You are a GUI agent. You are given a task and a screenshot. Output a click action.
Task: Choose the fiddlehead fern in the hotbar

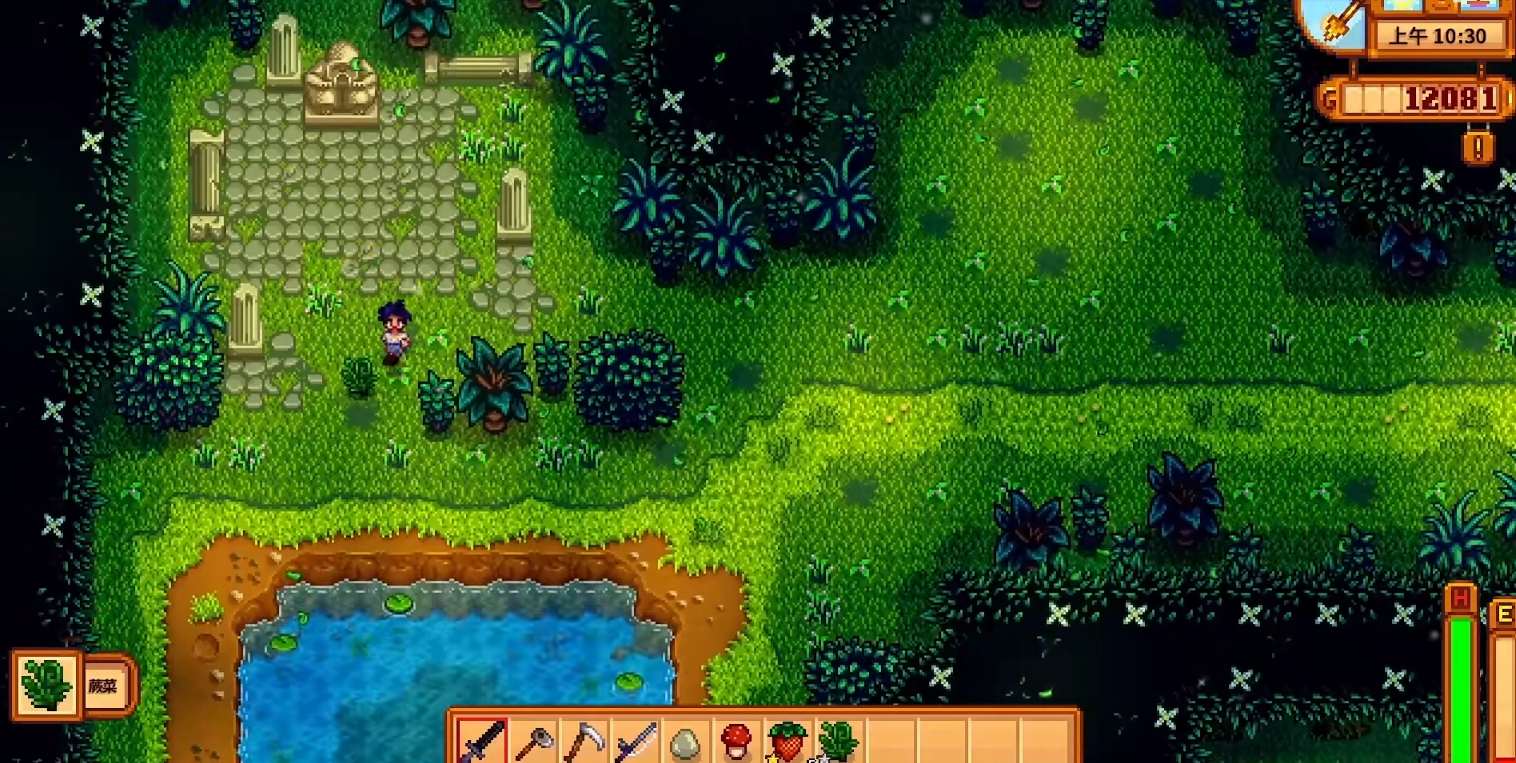tap(838, 743)
